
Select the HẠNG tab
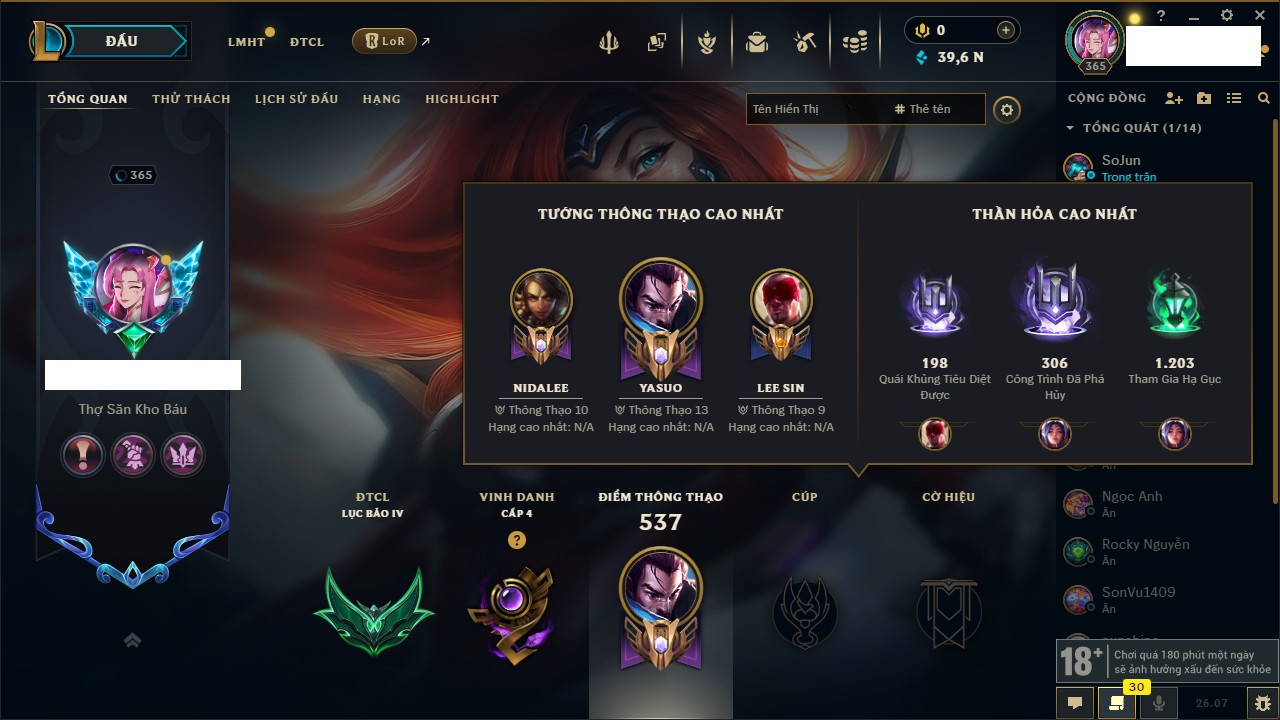click(381, 99)
